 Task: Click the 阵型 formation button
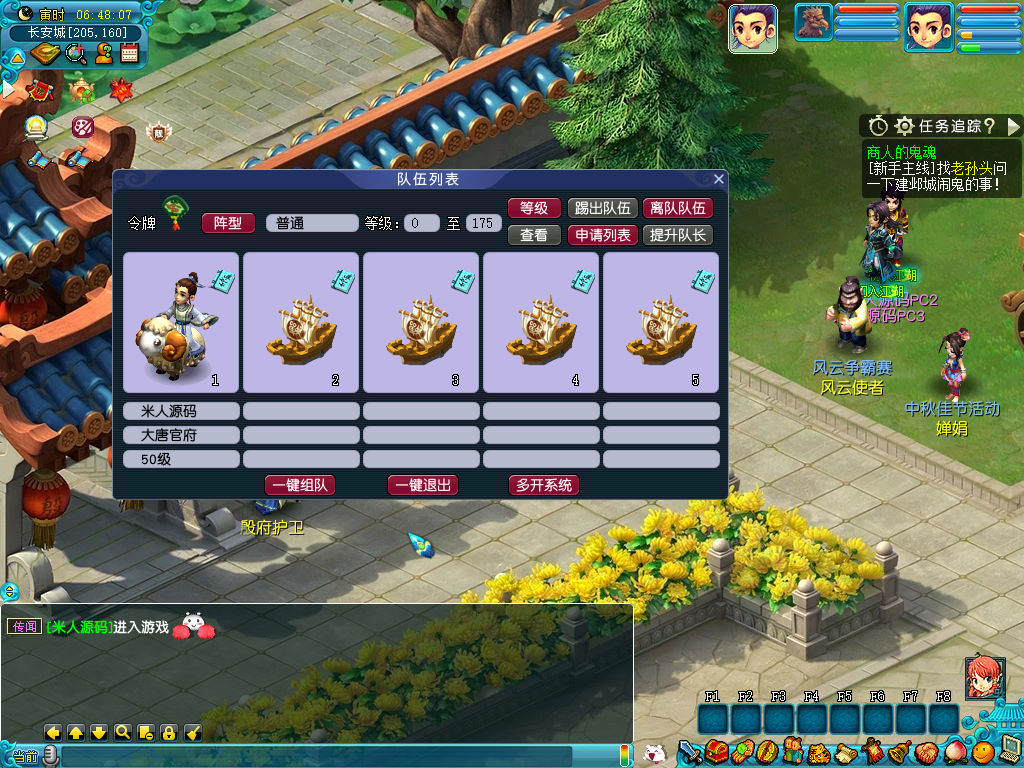[228, 223]
